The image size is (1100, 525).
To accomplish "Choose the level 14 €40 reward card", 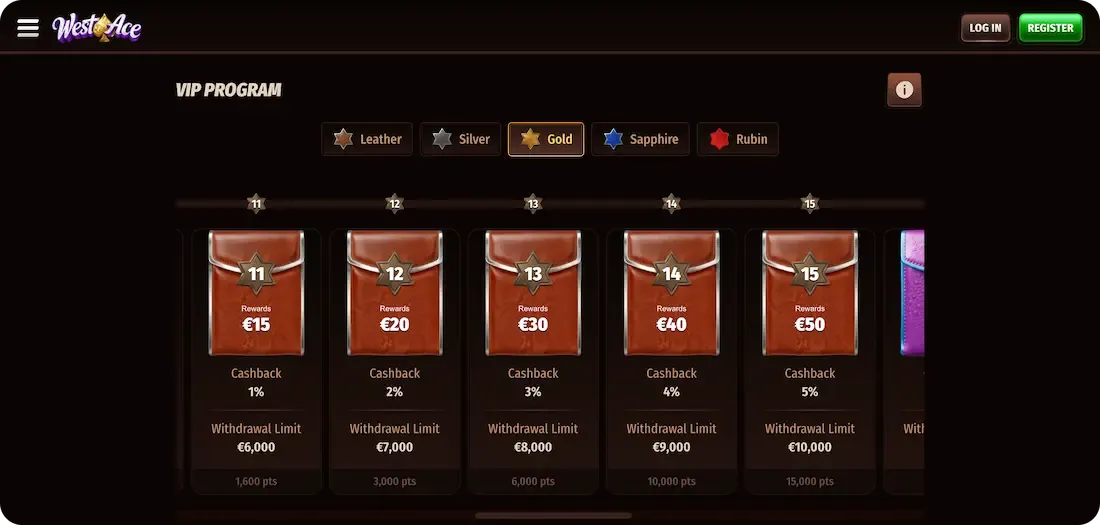I will click(x=671, y=293).
